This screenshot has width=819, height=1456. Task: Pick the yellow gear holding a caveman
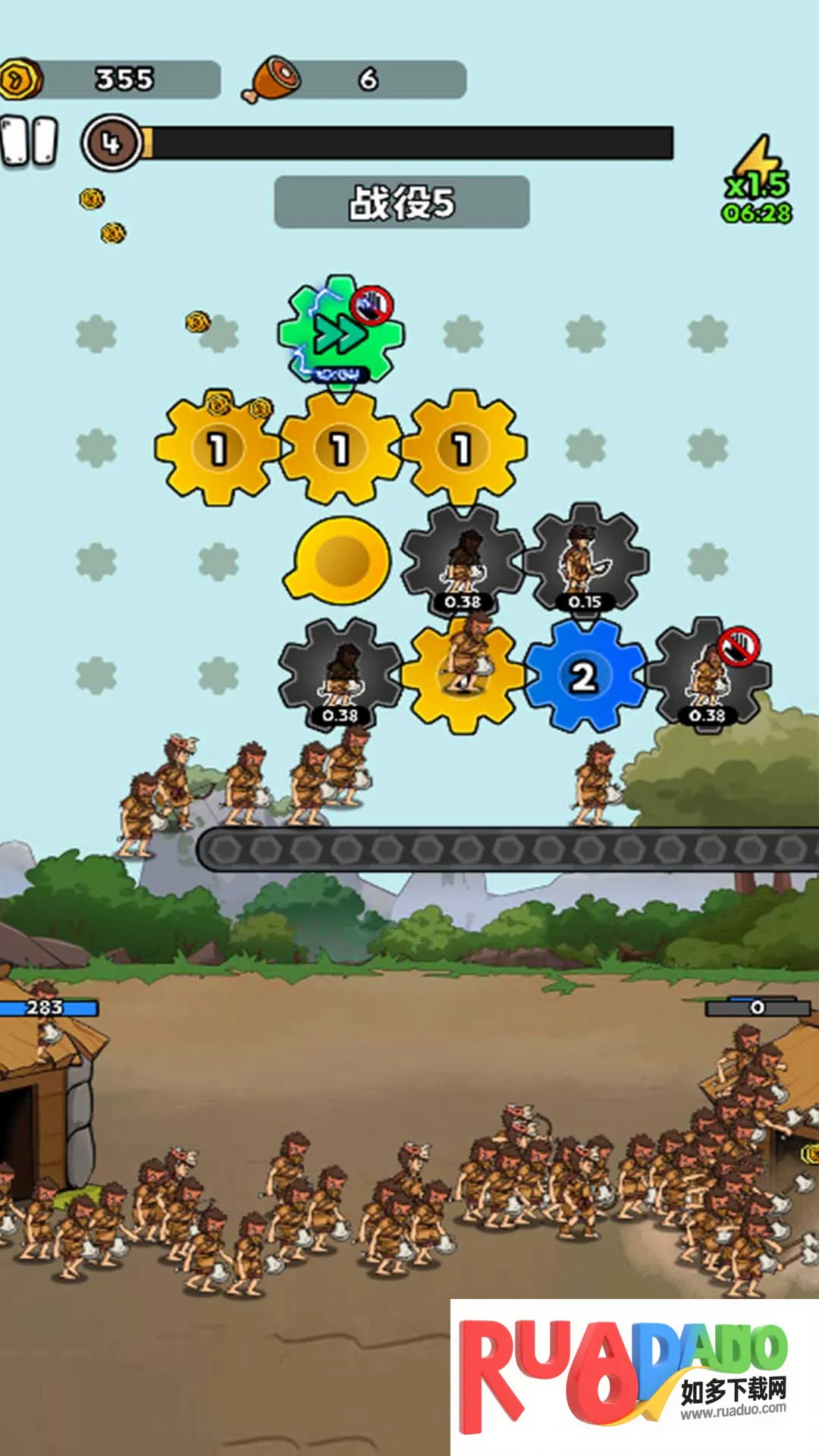(463, 675)
